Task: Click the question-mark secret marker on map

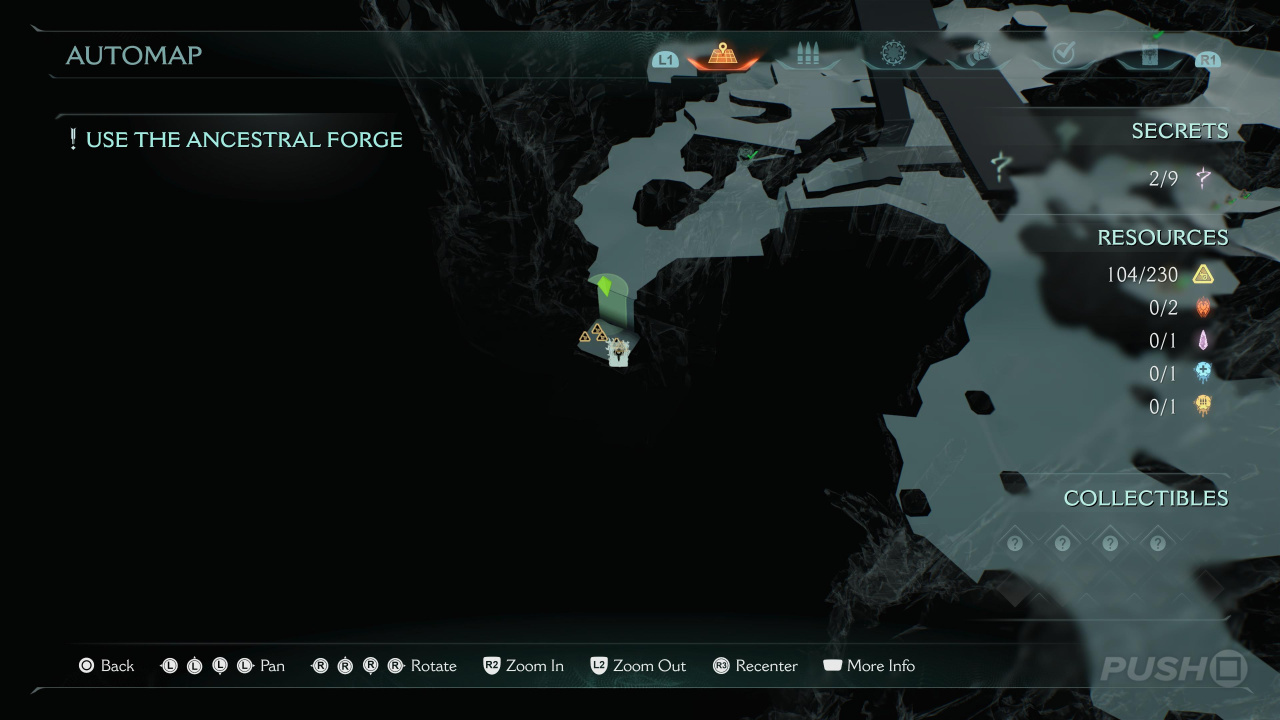Action: pyautogui.click(x=999, y=163)
